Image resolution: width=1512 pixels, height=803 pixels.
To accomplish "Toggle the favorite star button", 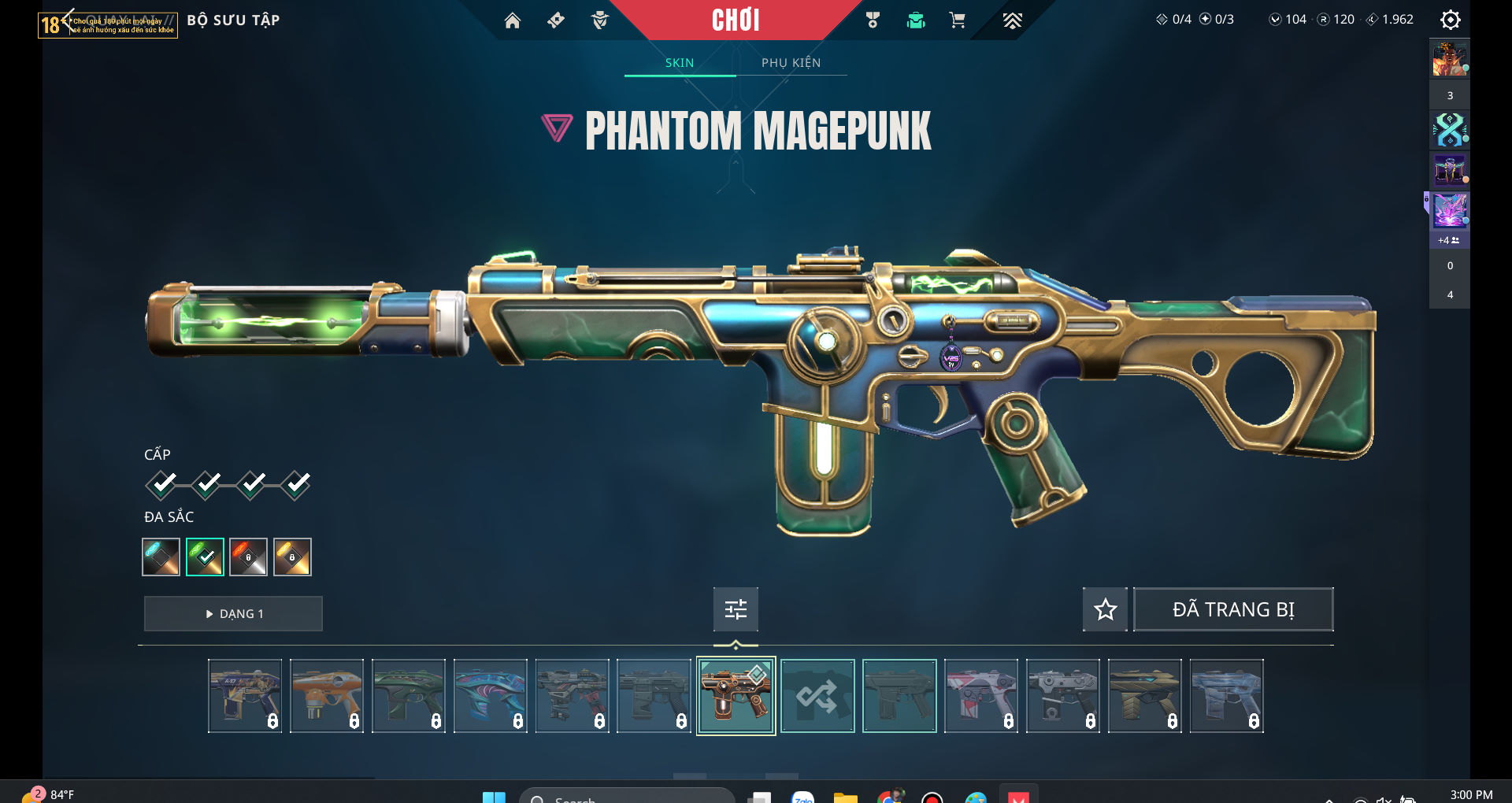I will click(1105, 609).
